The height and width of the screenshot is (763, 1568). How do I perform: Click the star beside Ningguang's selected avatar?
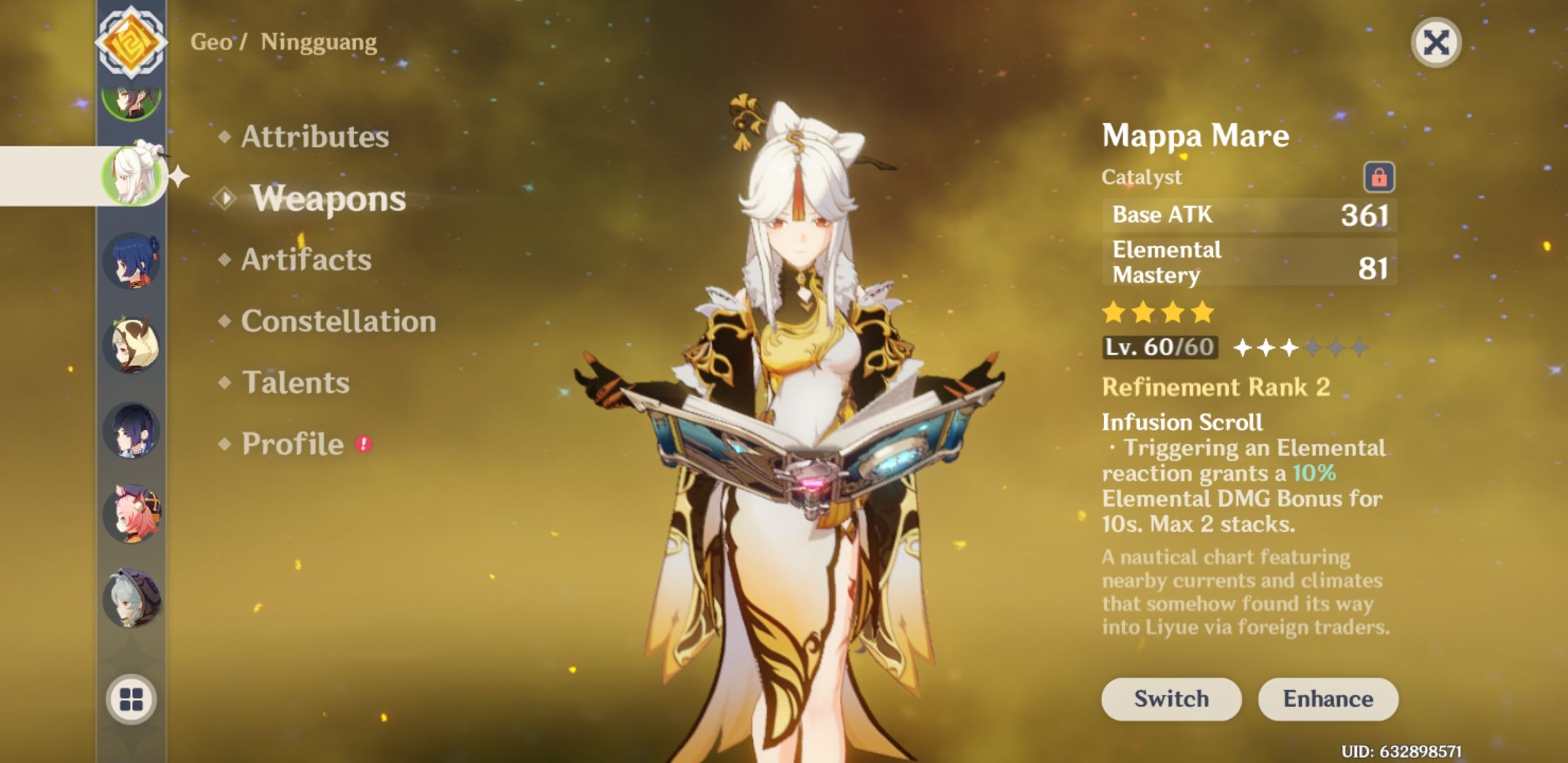pyautogui.click(x=179, y=175)
